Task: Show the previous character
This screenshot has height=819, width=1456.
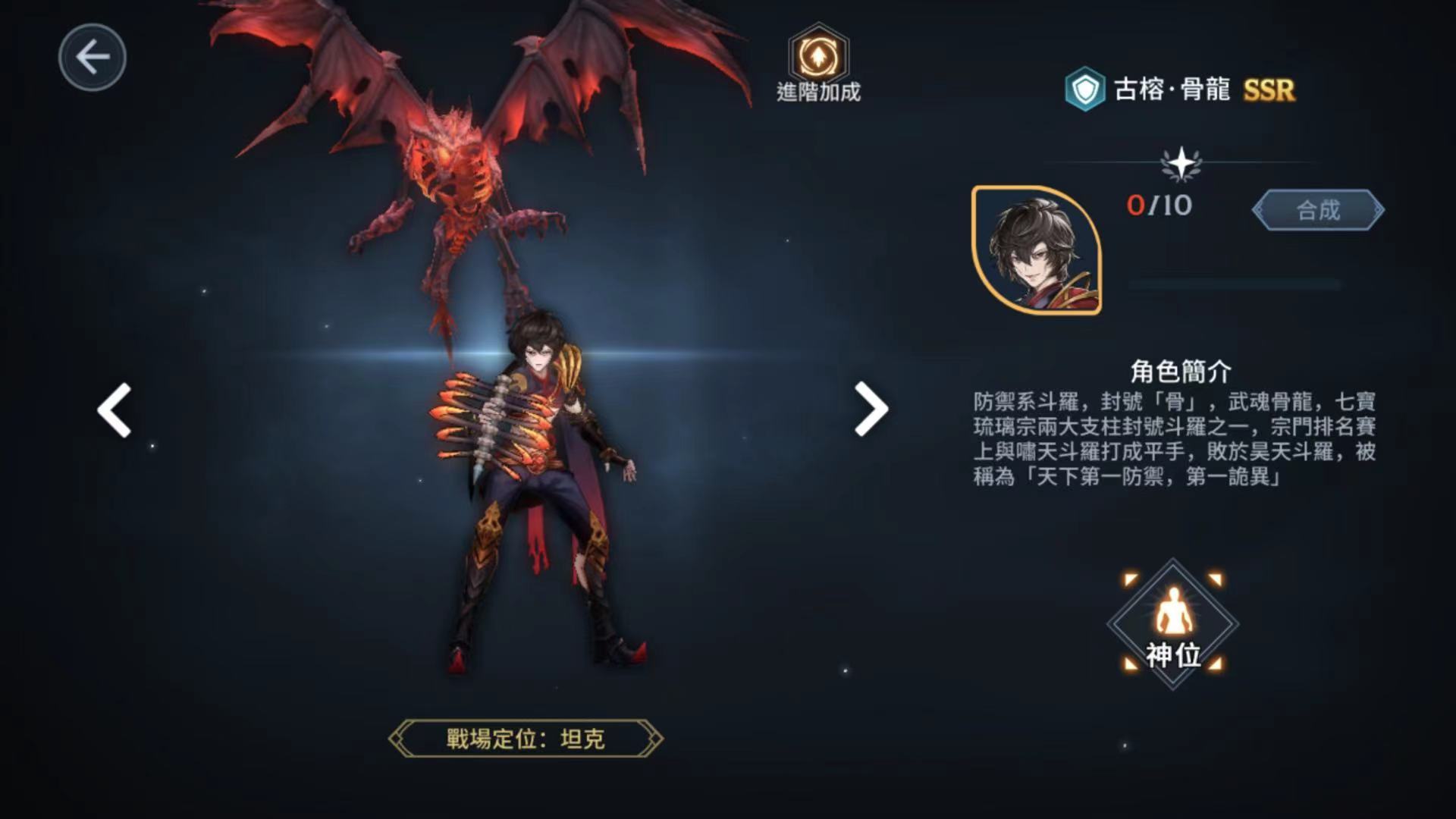Action: coord(115,410)
